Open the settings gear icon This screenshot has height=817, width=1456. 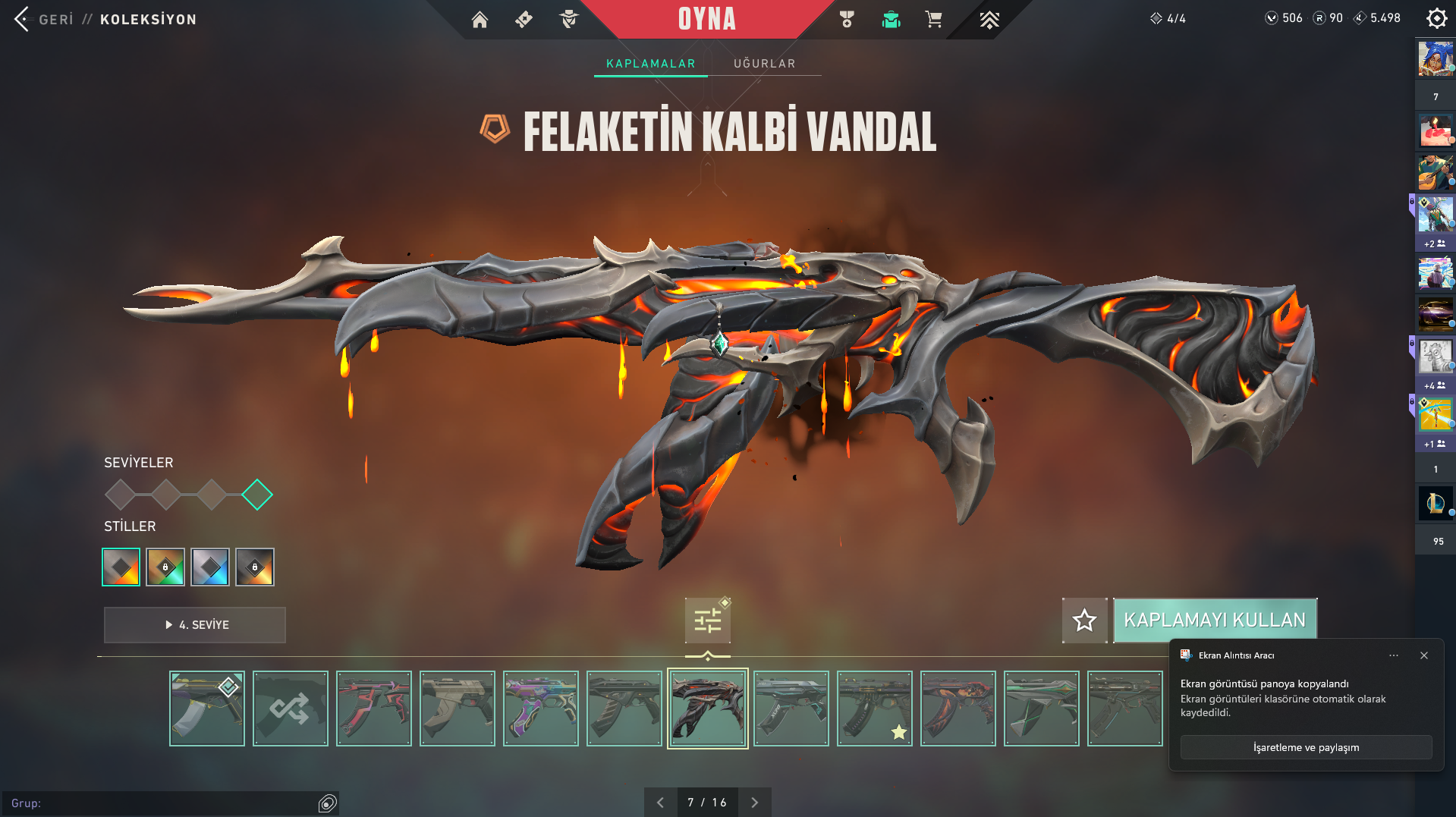pyautogui.click(x=1436, y=18)
